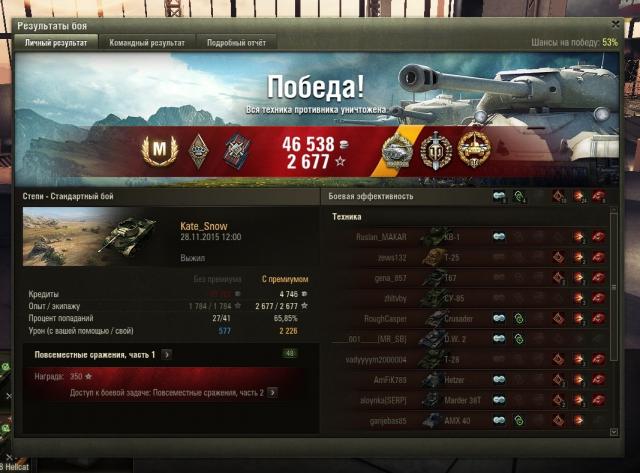640x473 pixels.
Task: Click the Mastery badge M medal
Action: pyautogui.click(x=159, y=151)
